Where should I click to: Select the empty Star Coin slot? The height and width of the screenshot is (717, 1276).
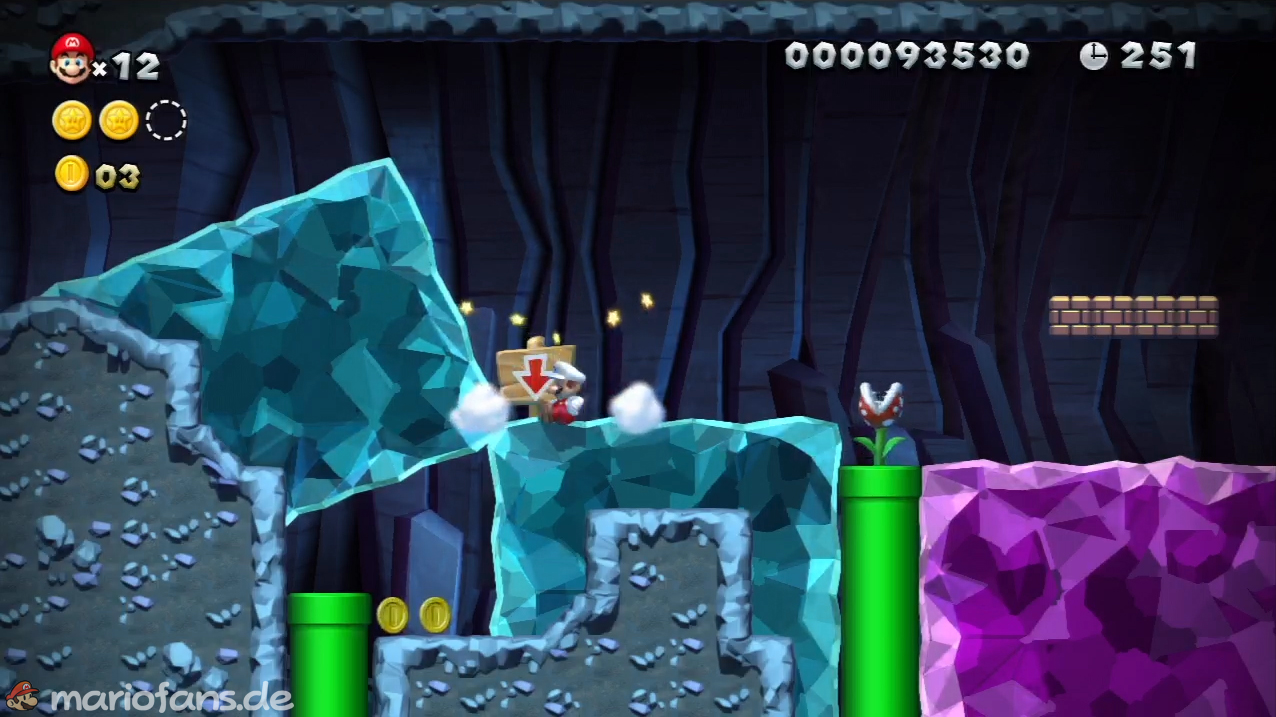[166, 120]
